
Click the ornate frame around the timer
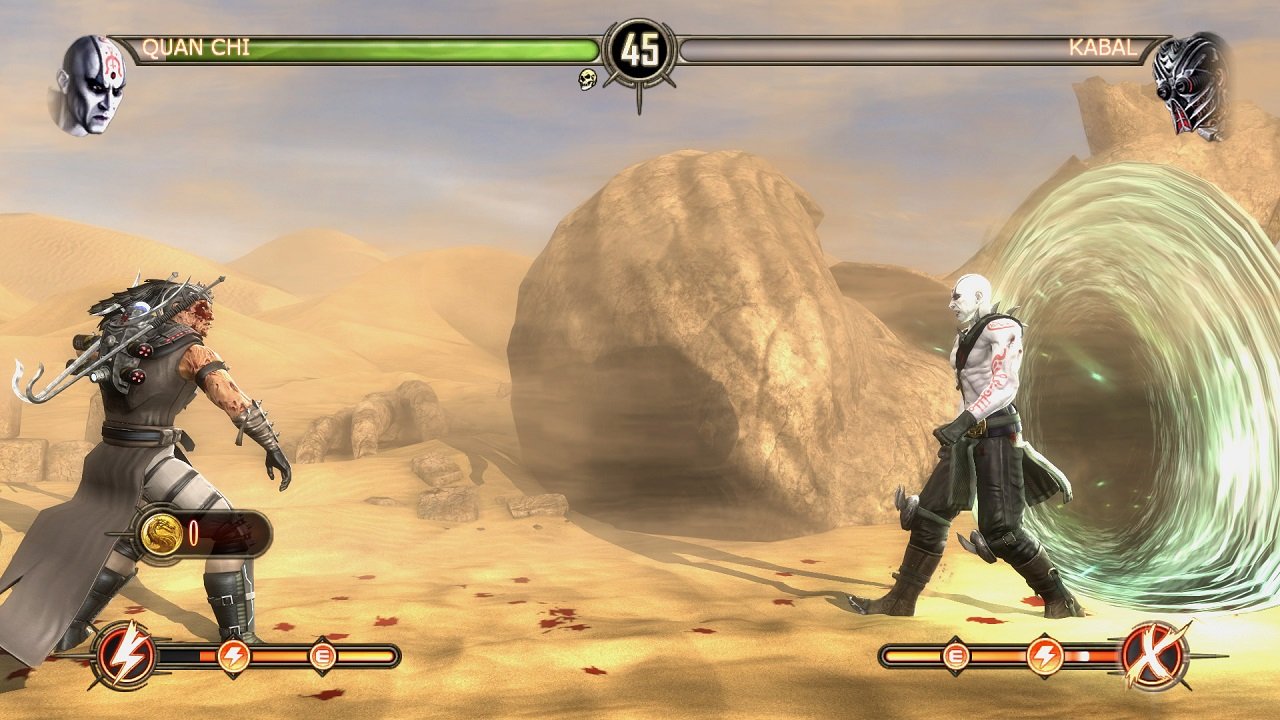[x=640, y=22]
